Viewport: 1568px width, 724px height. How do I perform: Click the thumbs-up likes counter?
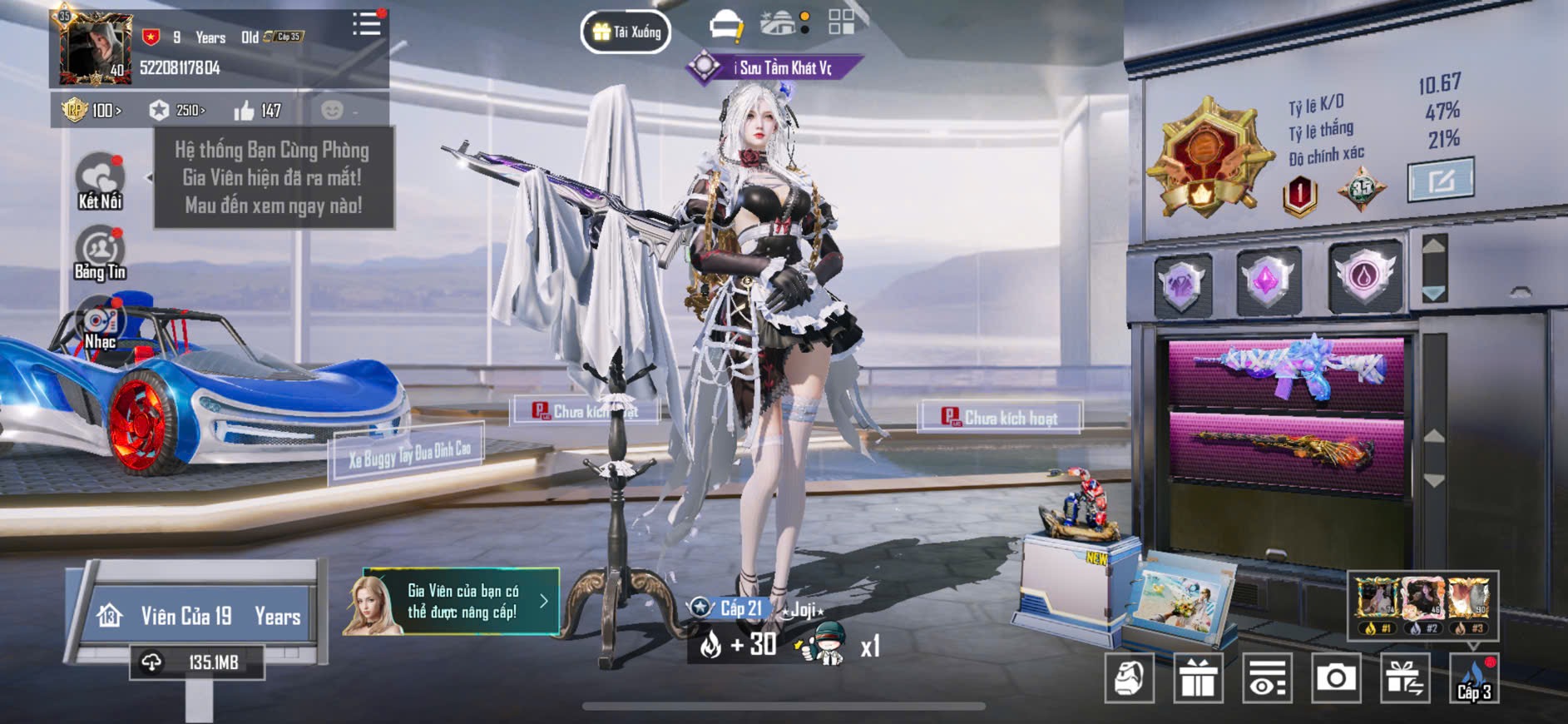pos(257,110)
